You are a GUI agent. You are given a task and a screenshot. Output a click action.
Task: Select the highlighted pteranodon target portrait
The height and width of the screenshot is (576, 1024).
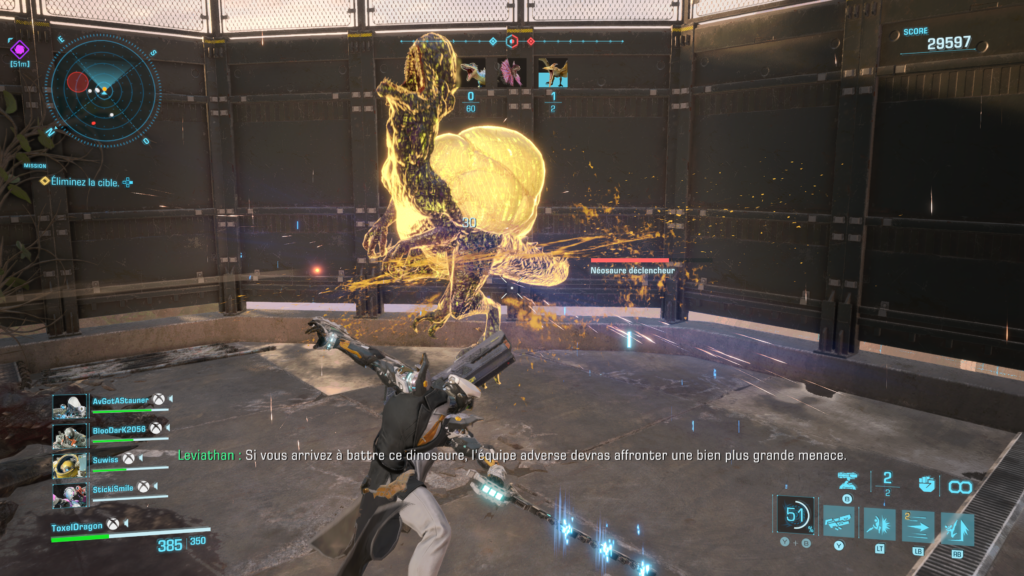click(552, 72)
